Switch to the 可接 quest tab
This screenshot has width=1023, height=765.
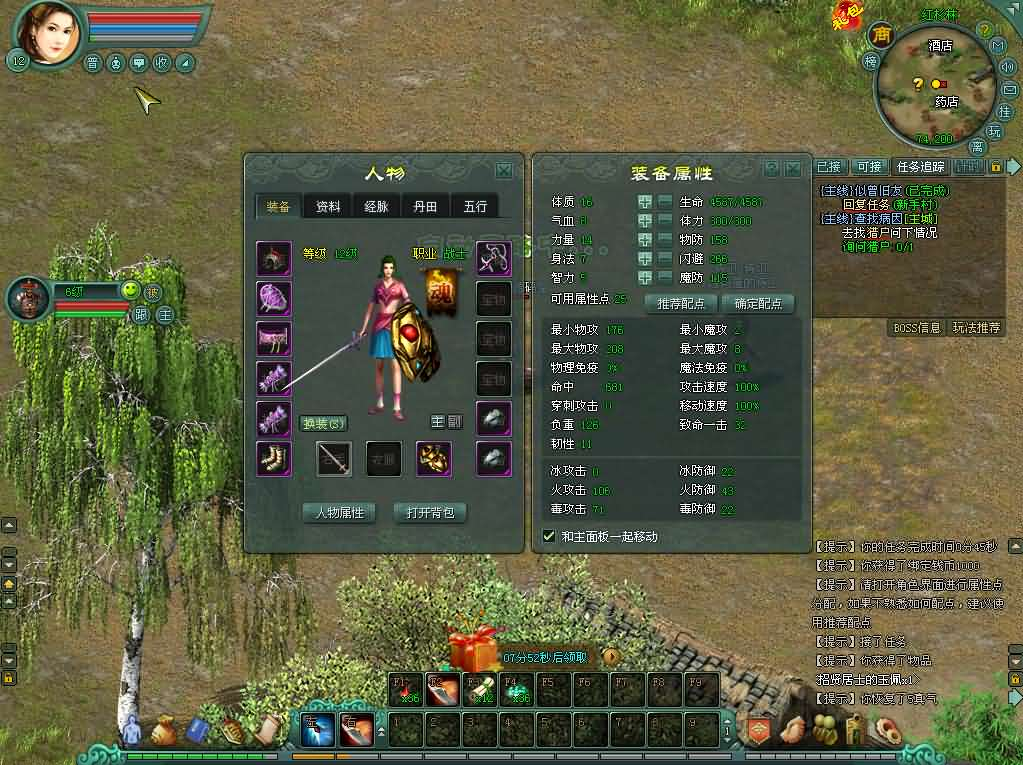click(x=869, y=166)
